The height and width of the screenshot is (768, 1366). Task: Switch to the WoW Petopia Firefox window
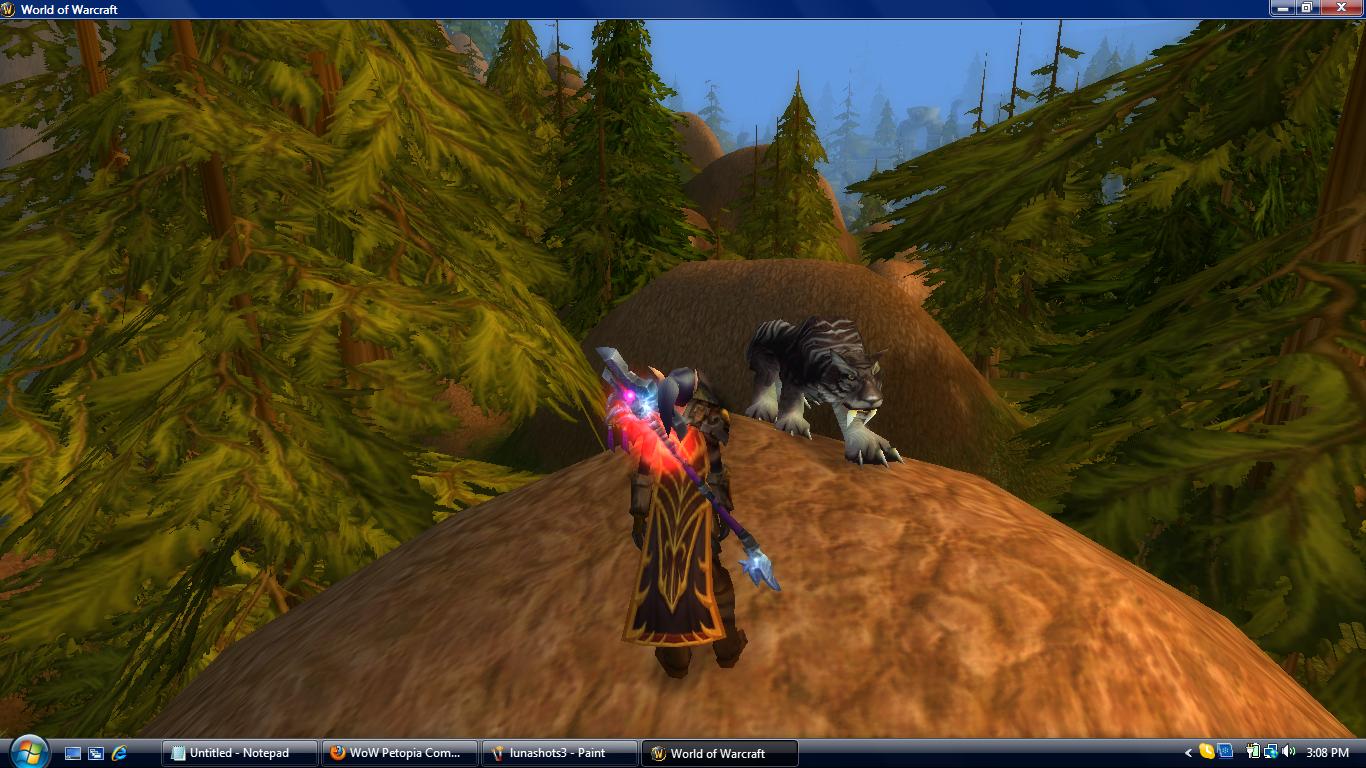pos(400,753)
